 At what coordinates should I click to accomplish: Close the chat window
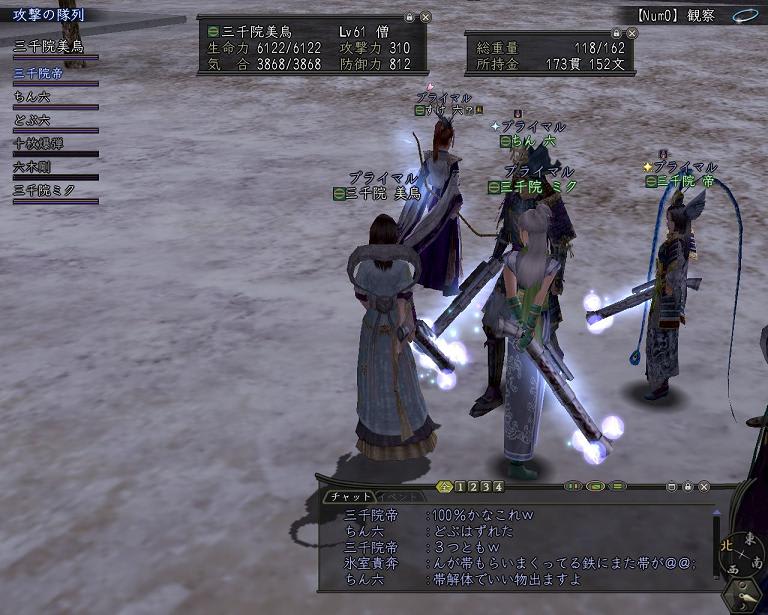[705, 487]
